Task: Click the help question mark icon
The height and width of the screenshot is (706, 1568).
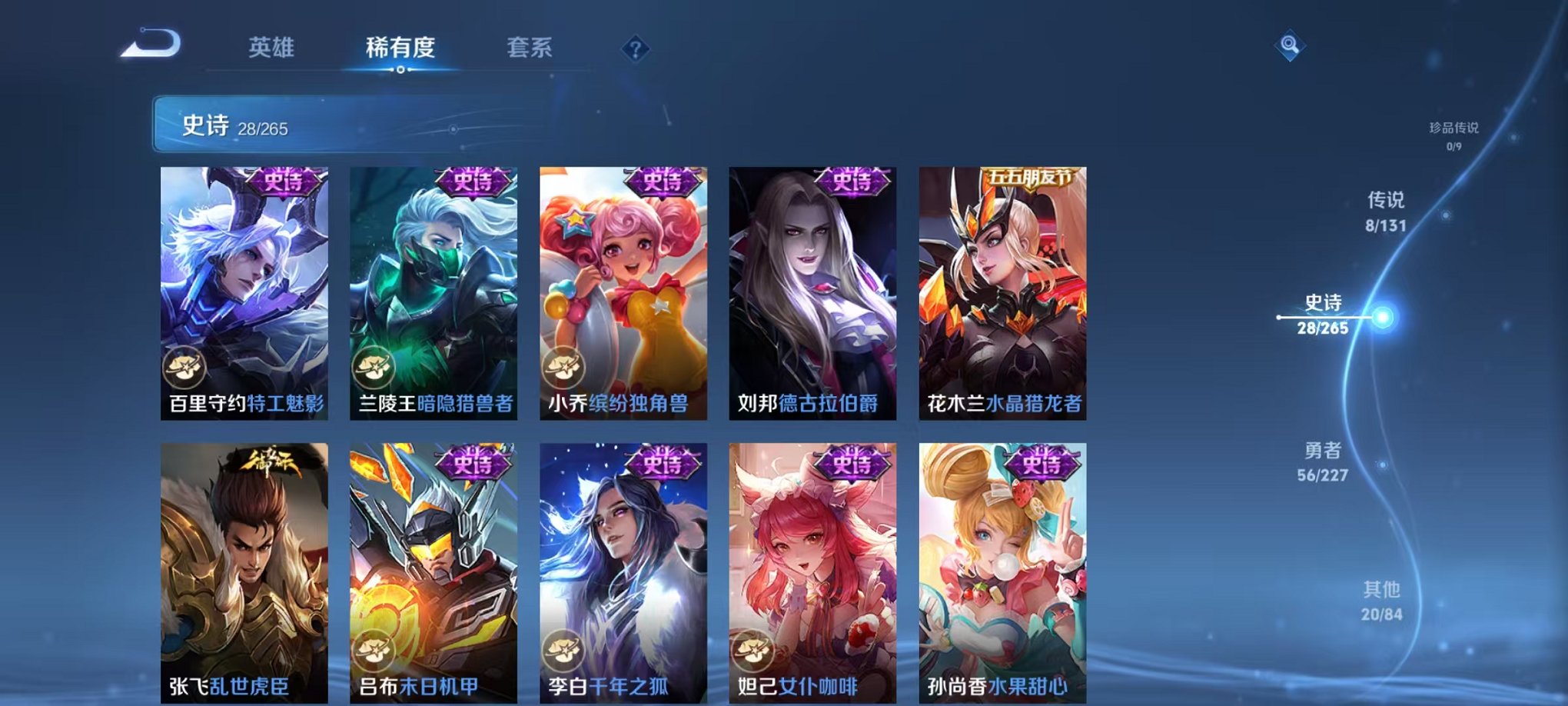Action: coord(635,48)
